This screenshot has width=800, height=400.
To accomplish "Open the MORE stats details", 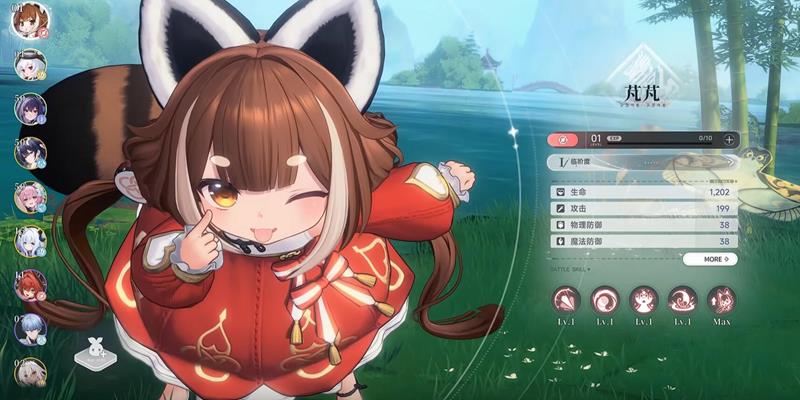I will coord(711,259).
